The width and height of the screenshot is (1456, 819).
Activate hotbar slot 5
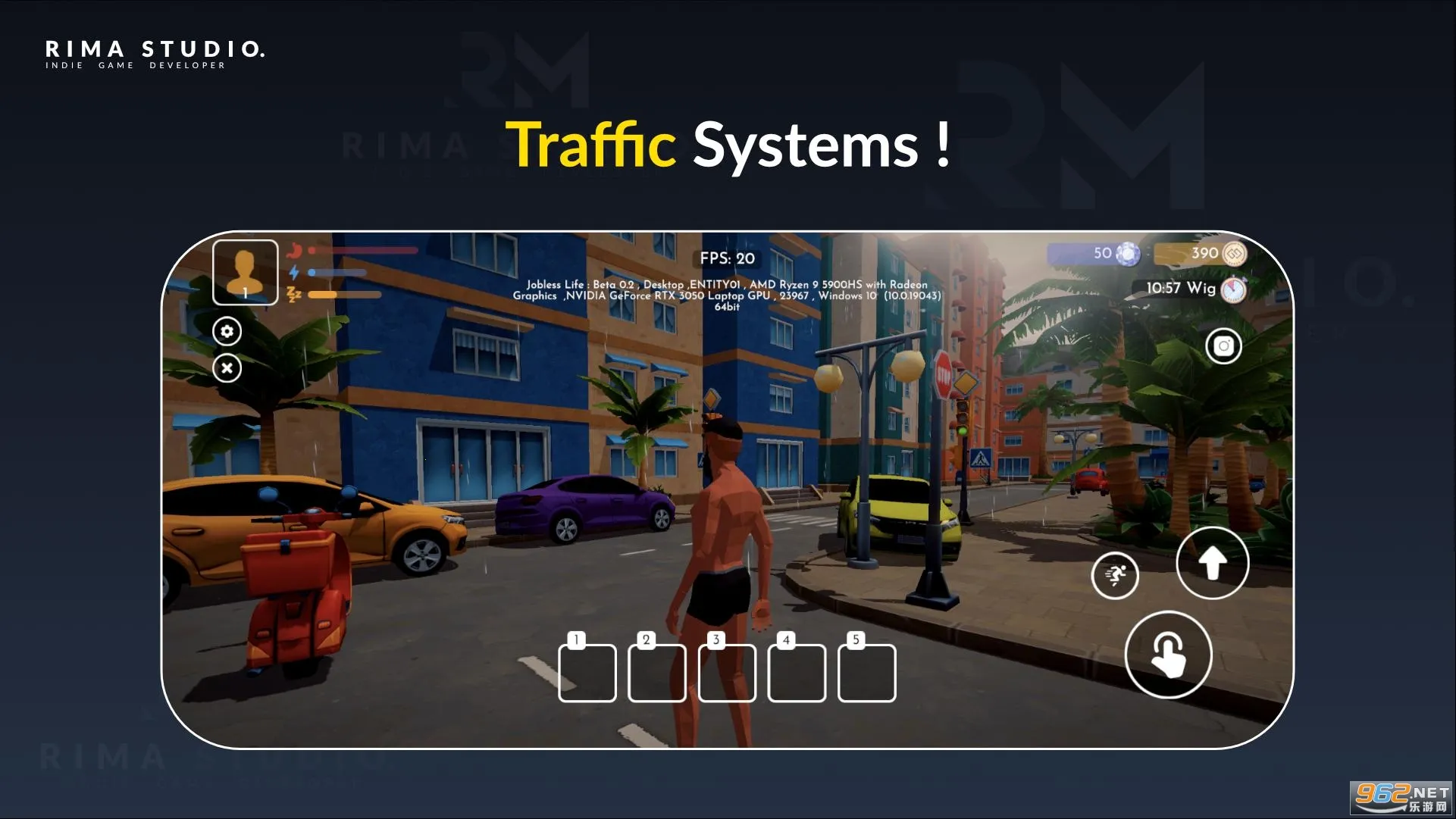pos(866,673)
